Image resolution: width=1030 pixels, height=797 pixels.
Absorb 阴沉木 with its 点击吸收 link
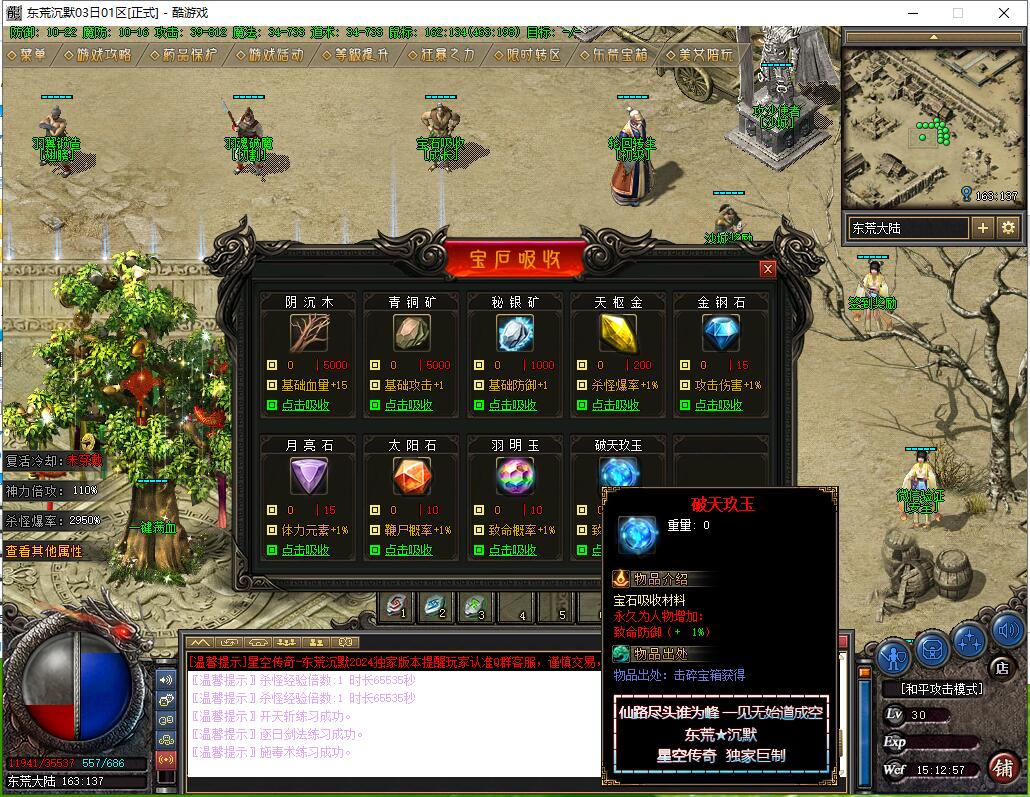pos(304,405)
